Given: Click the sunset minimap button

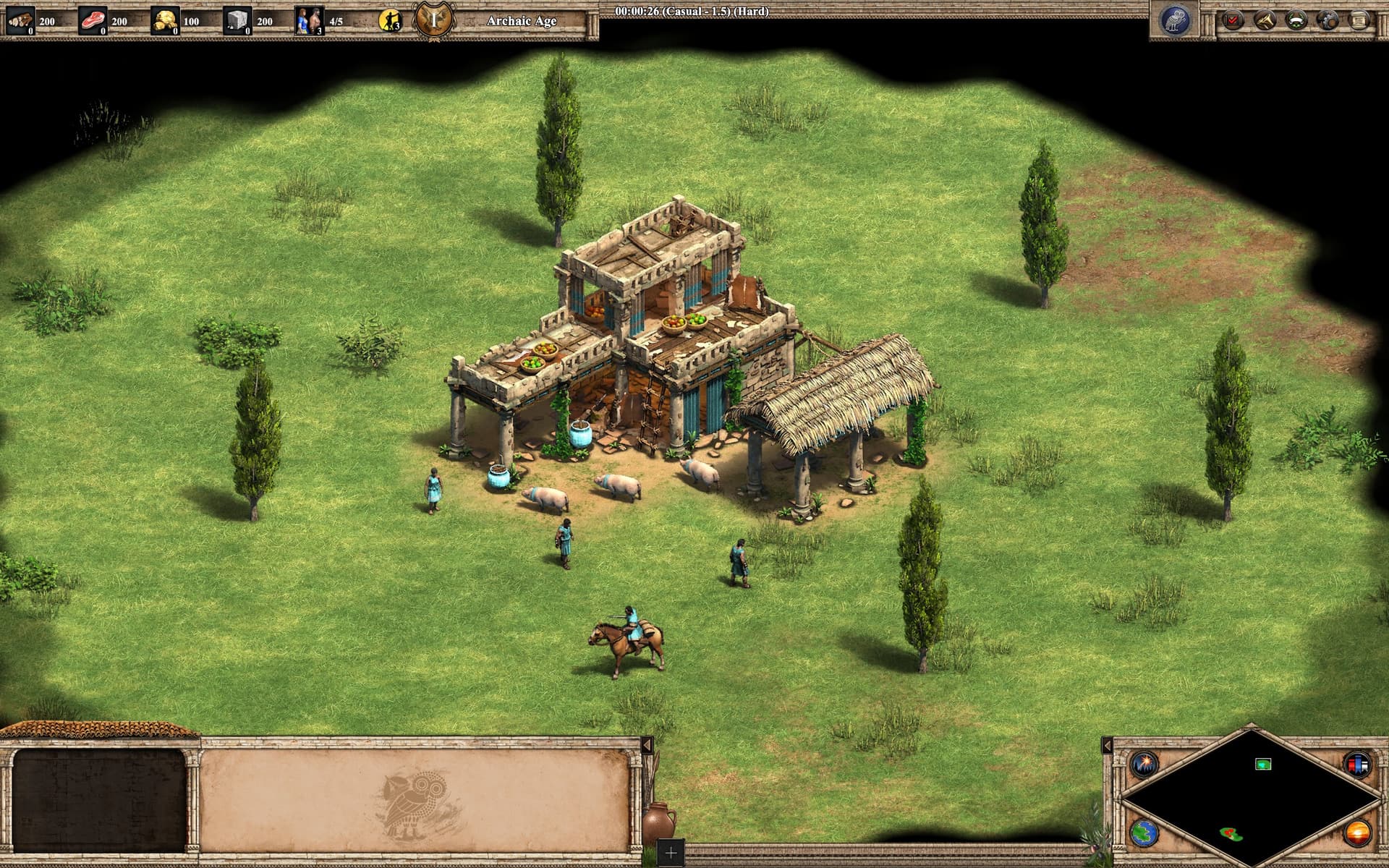Looking at the screenshot, I should 1357,832.
